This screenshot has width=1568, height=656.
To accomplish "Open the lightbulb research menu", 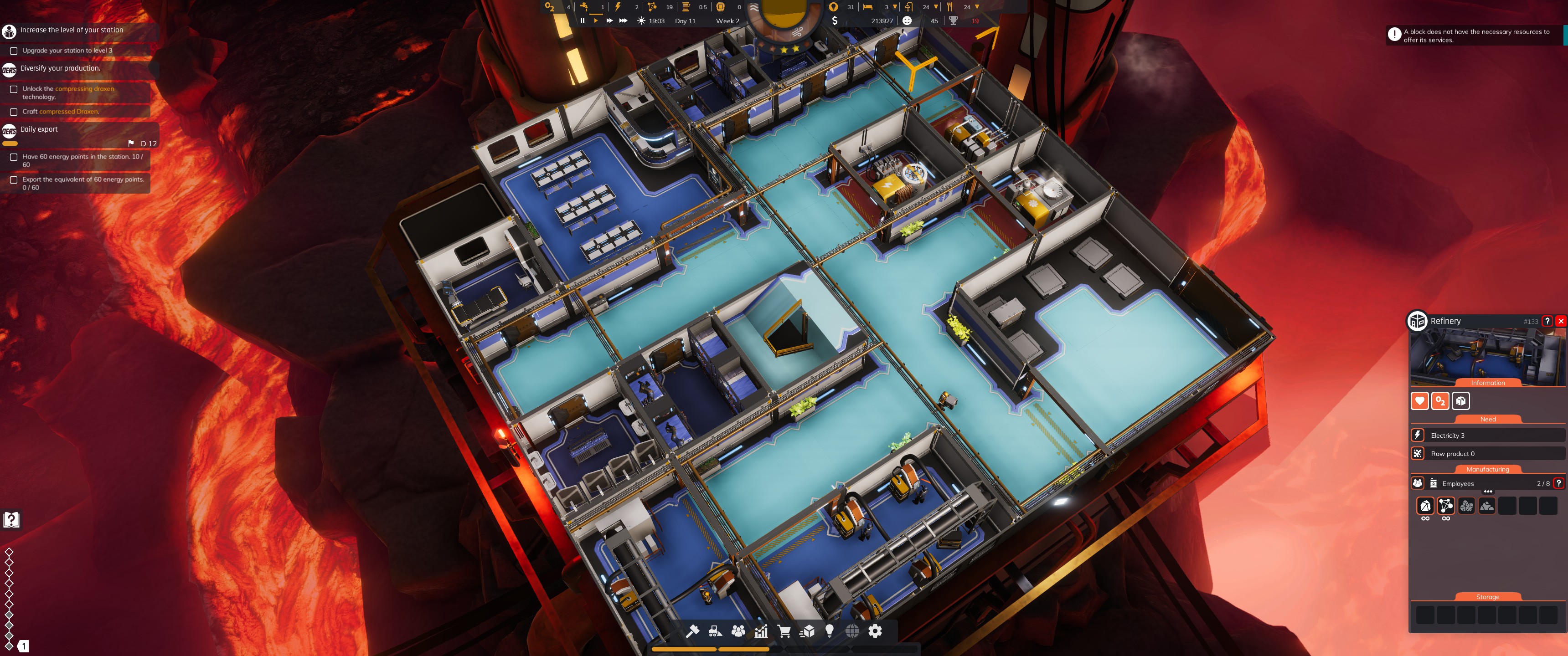I will 830,631.
